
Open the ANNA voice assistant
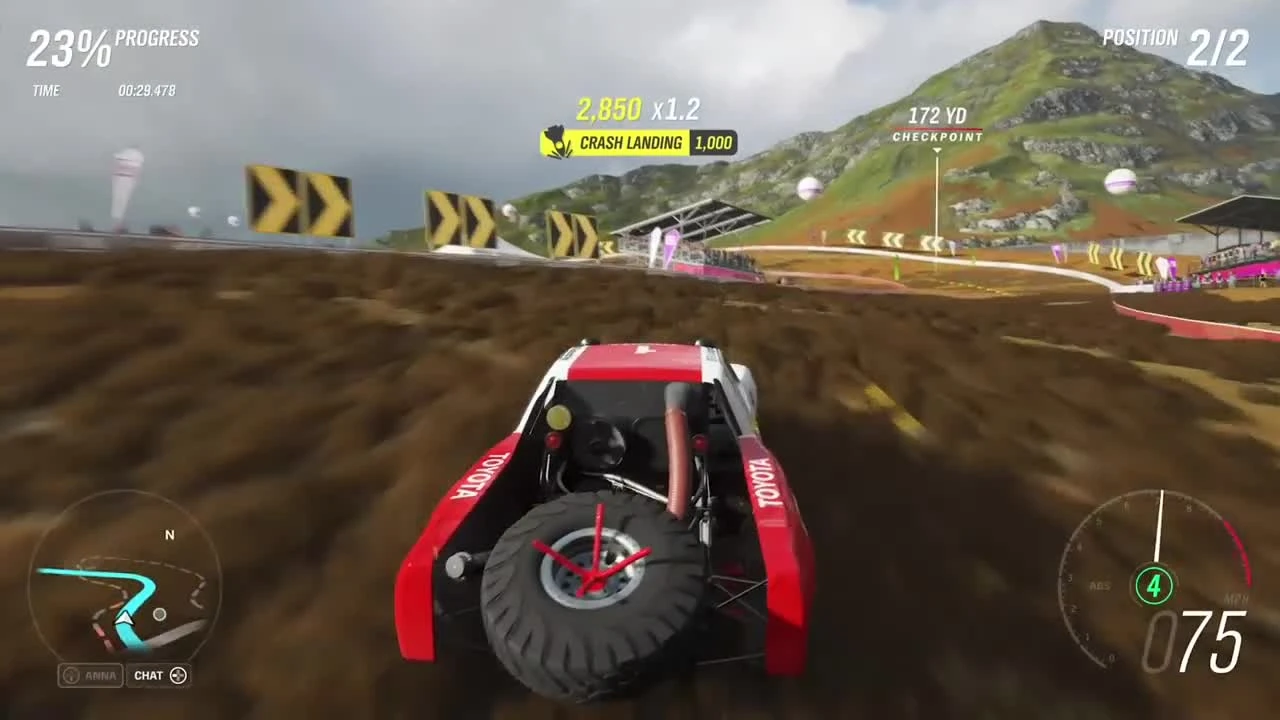click(88, 675)
